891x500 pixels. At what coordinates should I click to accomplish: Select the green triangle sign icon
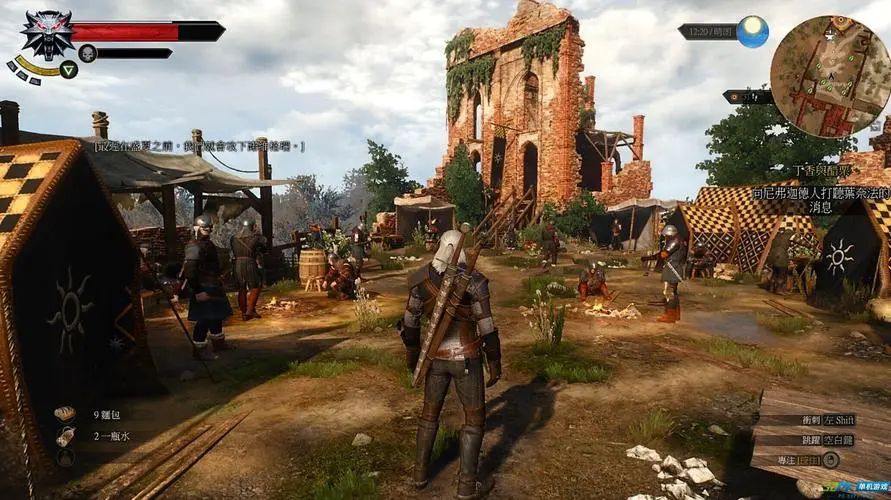[68, 69]
